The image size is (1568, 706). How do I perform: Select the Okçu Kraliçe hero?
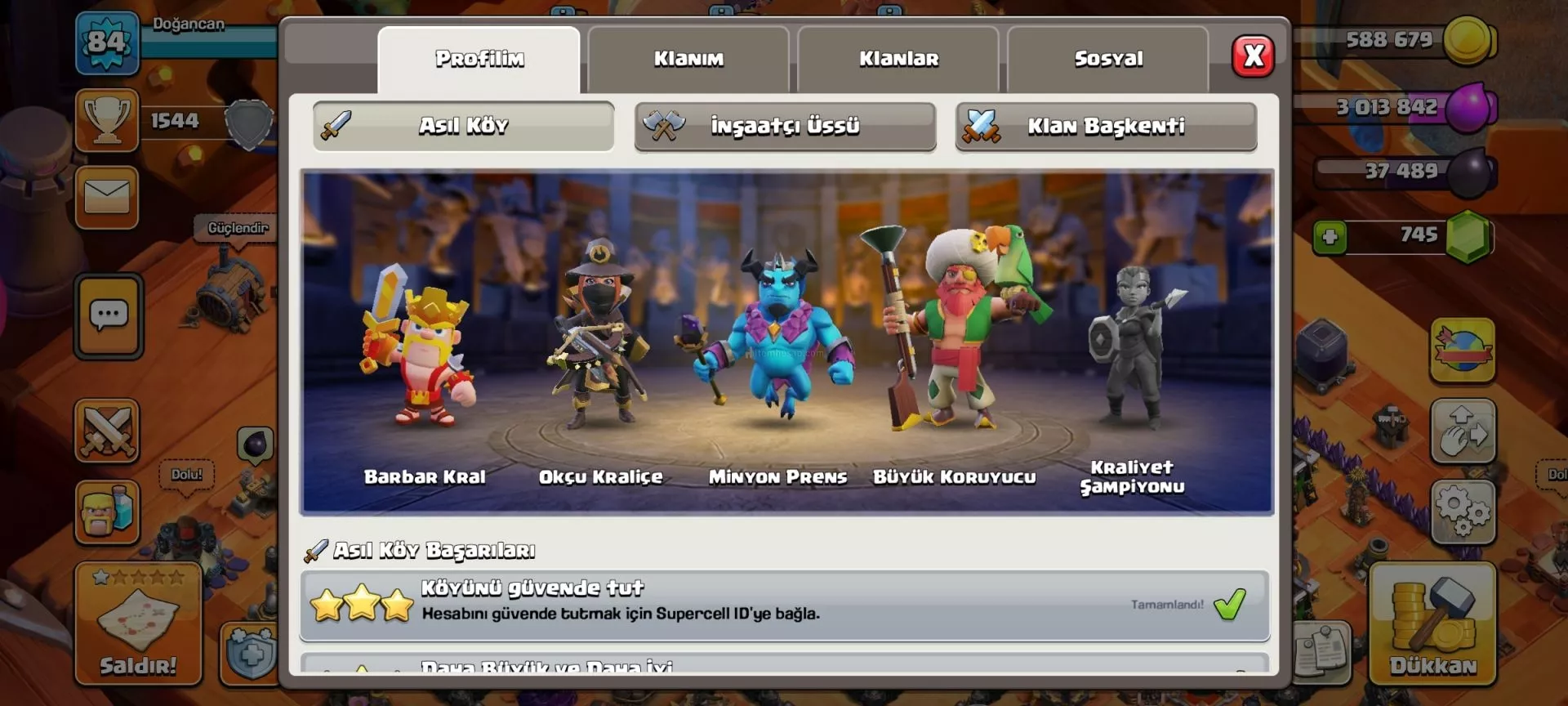(x=599, y=343)
